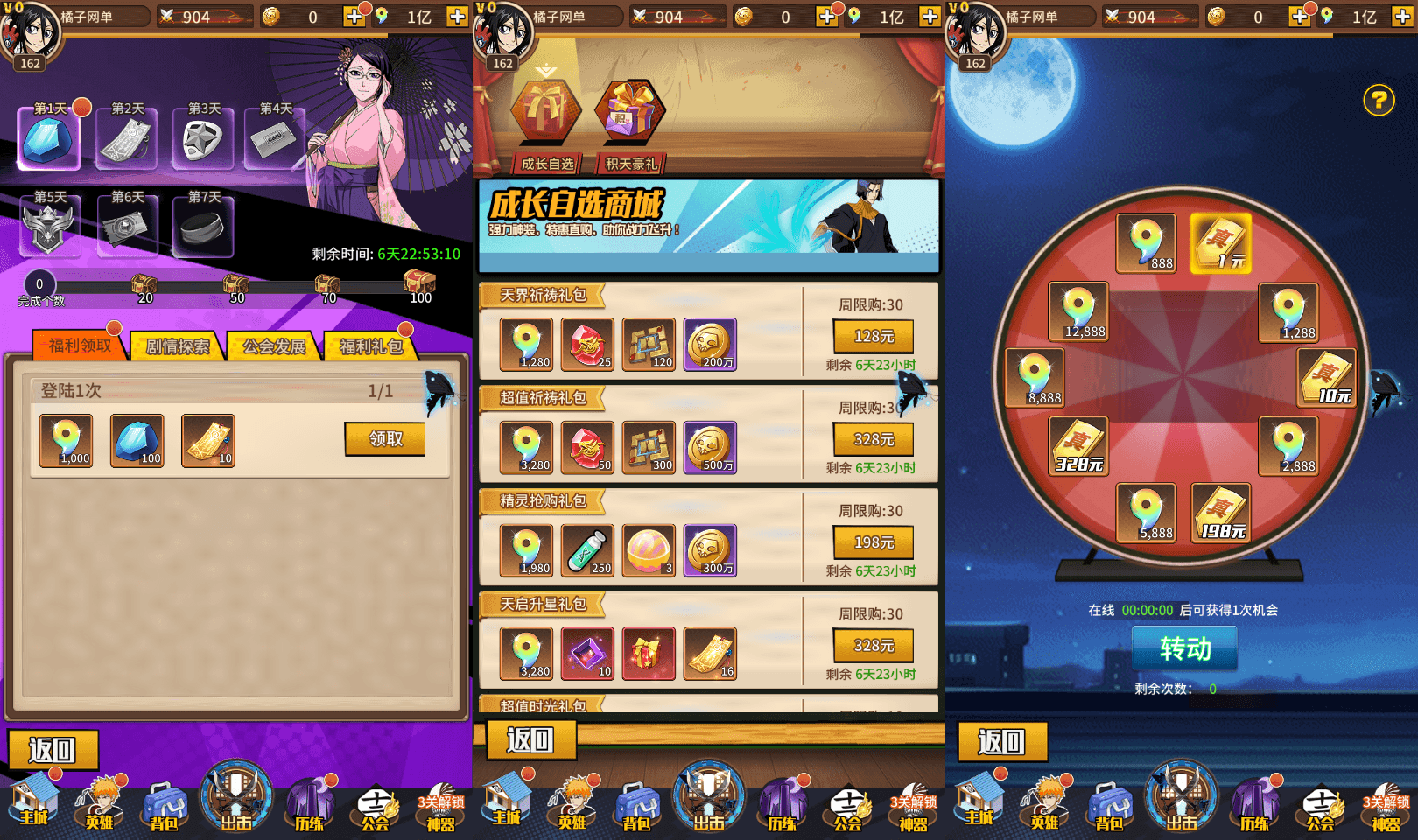Open the yellow question mark help

[x=1379, y=101]
